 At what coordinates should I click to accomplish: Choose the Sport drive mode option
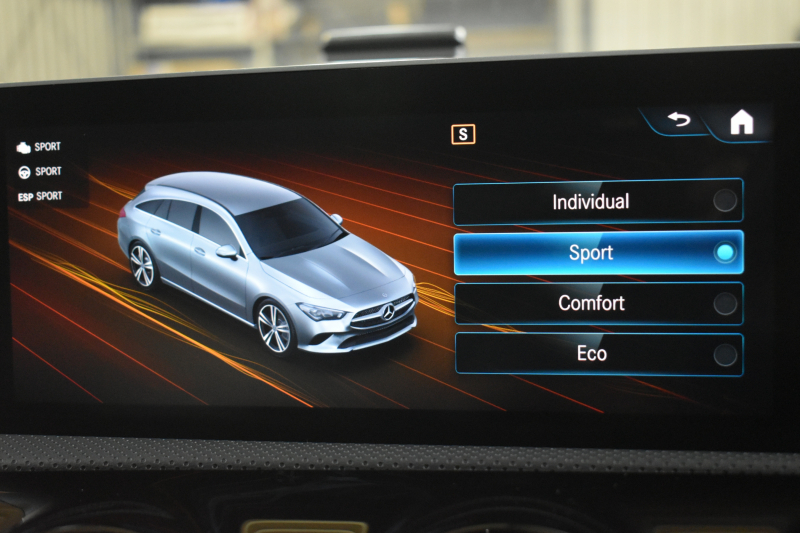pos(597,253)
